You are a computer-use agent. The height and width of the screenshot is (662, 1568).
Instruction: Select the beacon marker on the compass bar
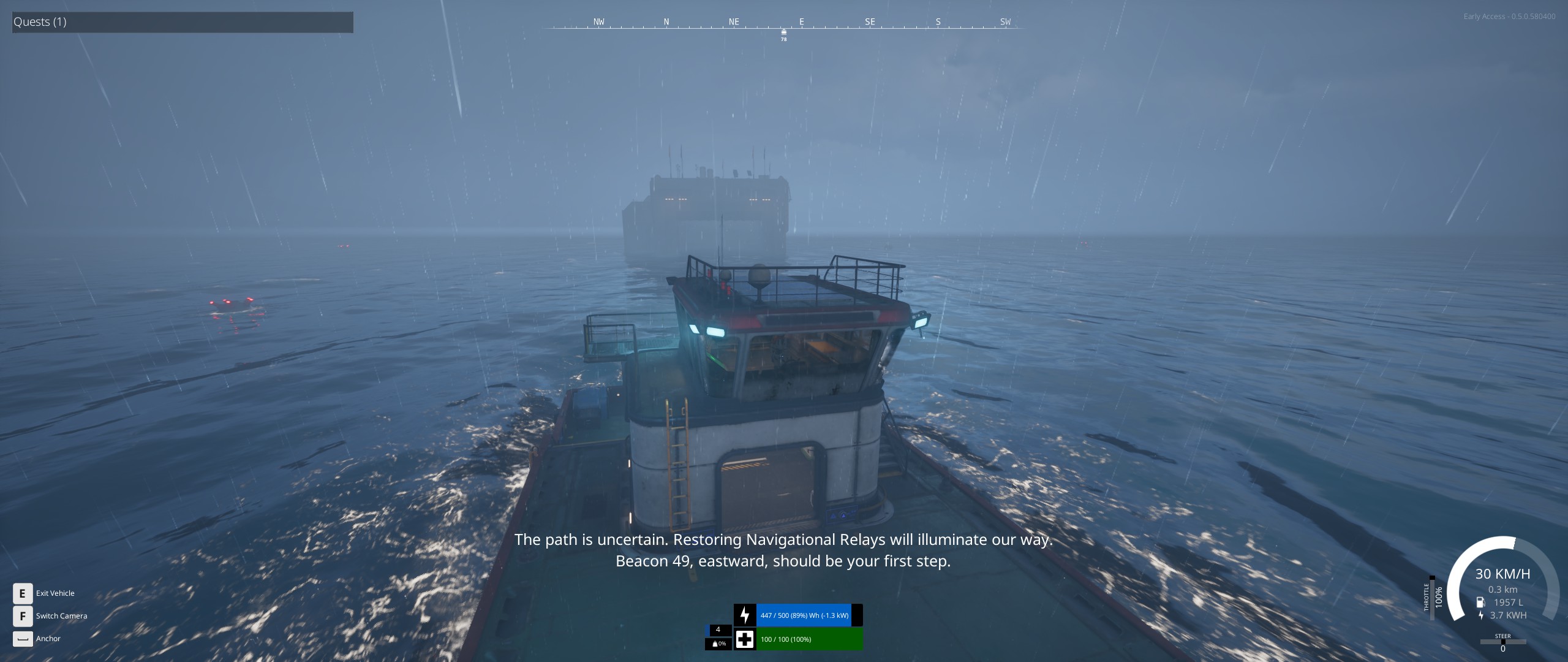point(783,32)
